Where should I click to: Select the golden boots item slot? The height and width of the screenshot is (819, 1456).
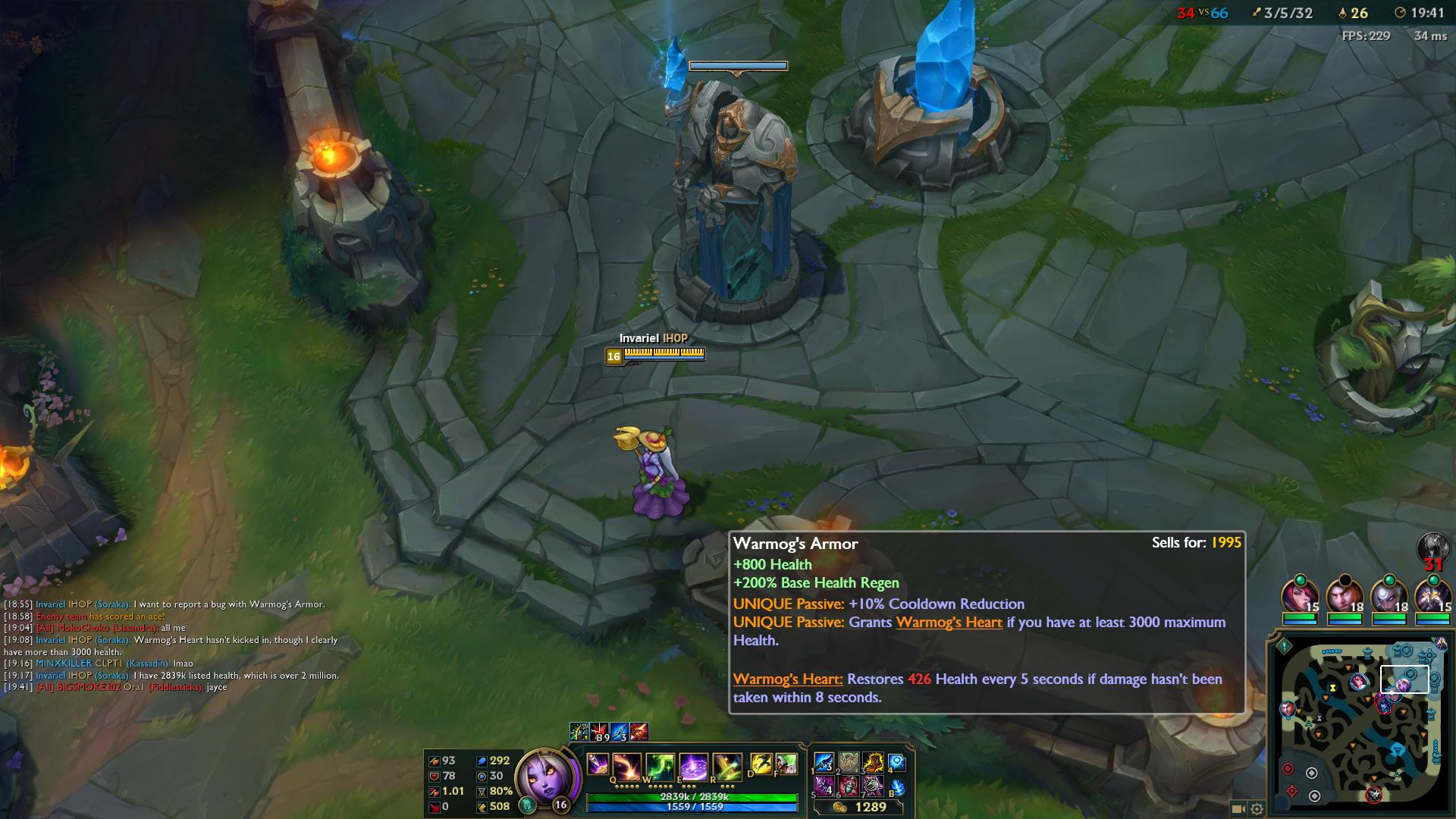873,762
